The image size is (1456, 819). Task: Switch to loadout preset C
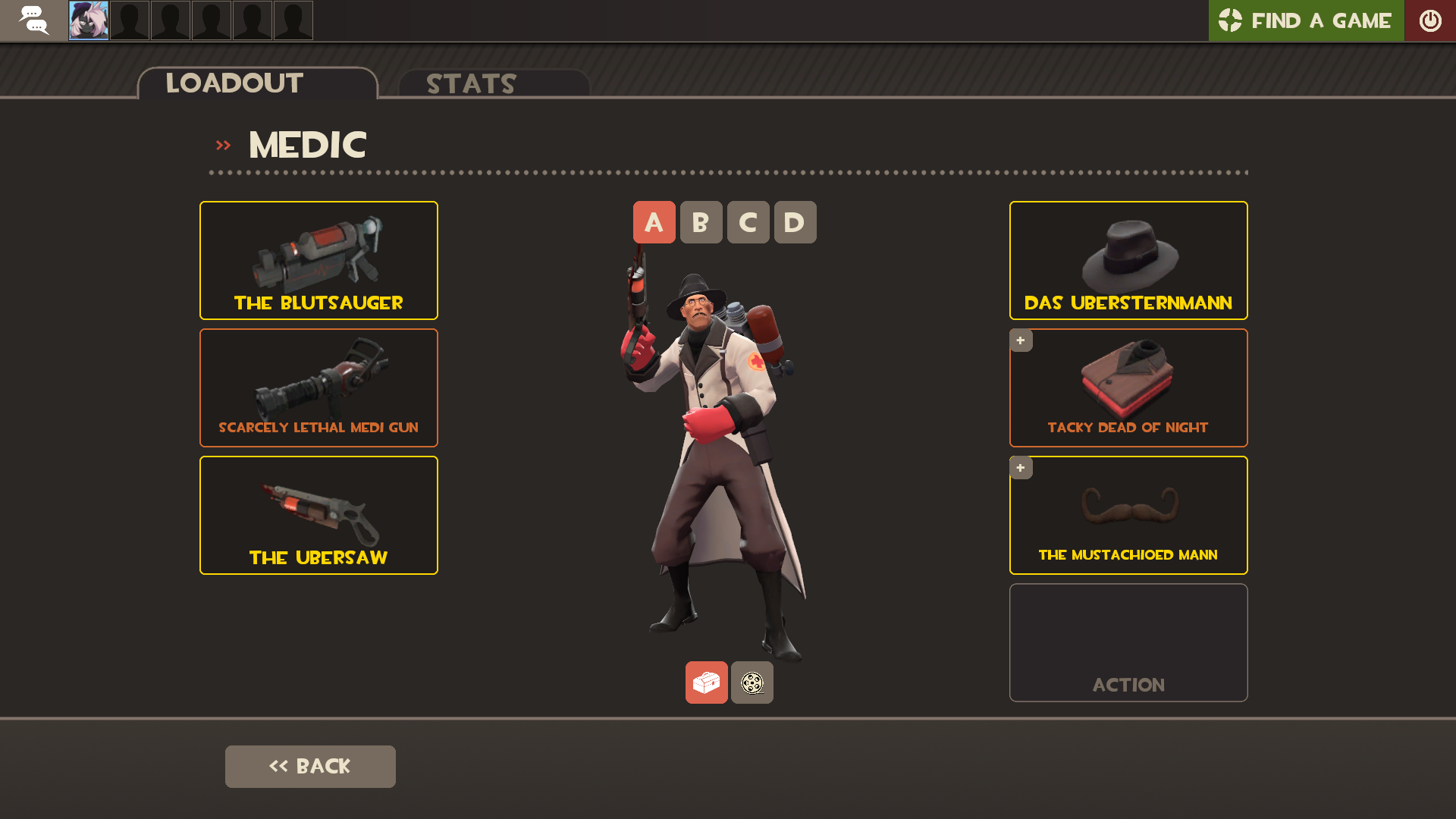click(748, 222)
